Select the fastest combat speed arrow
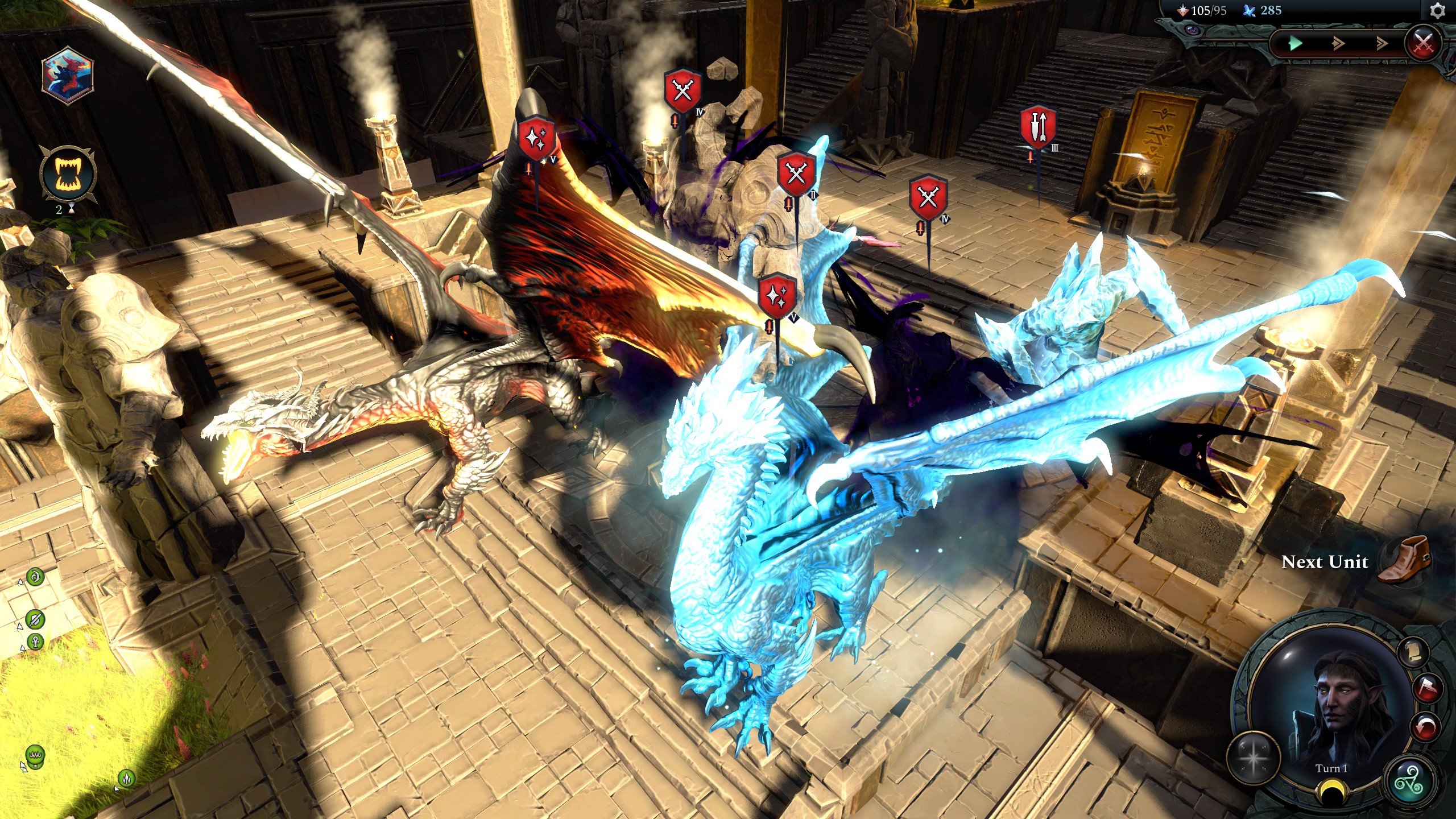1456x819 pixels. (x=1381, y=44)
